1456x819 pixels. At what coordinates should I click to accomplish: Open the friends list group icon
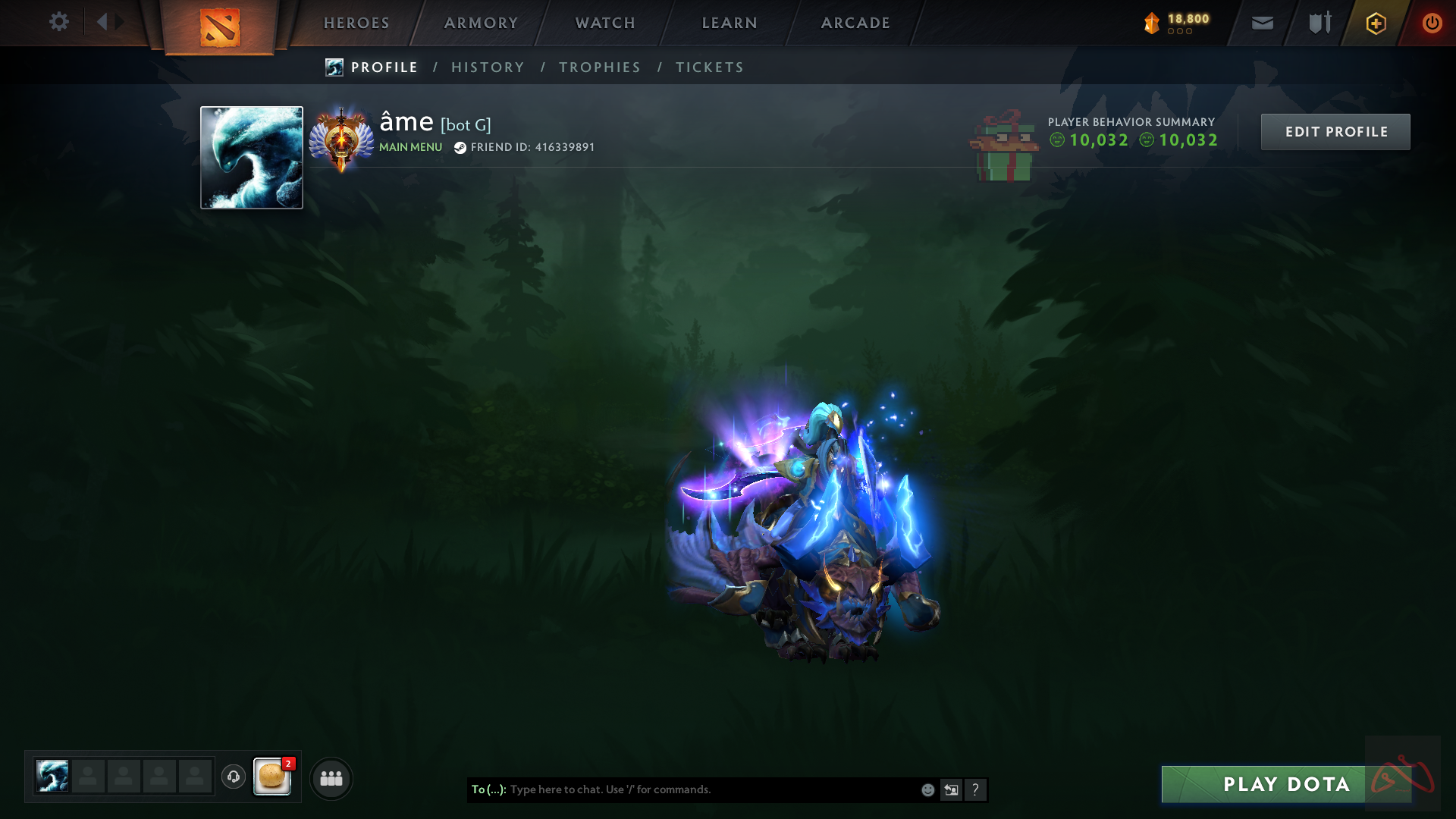coord(331,778)
